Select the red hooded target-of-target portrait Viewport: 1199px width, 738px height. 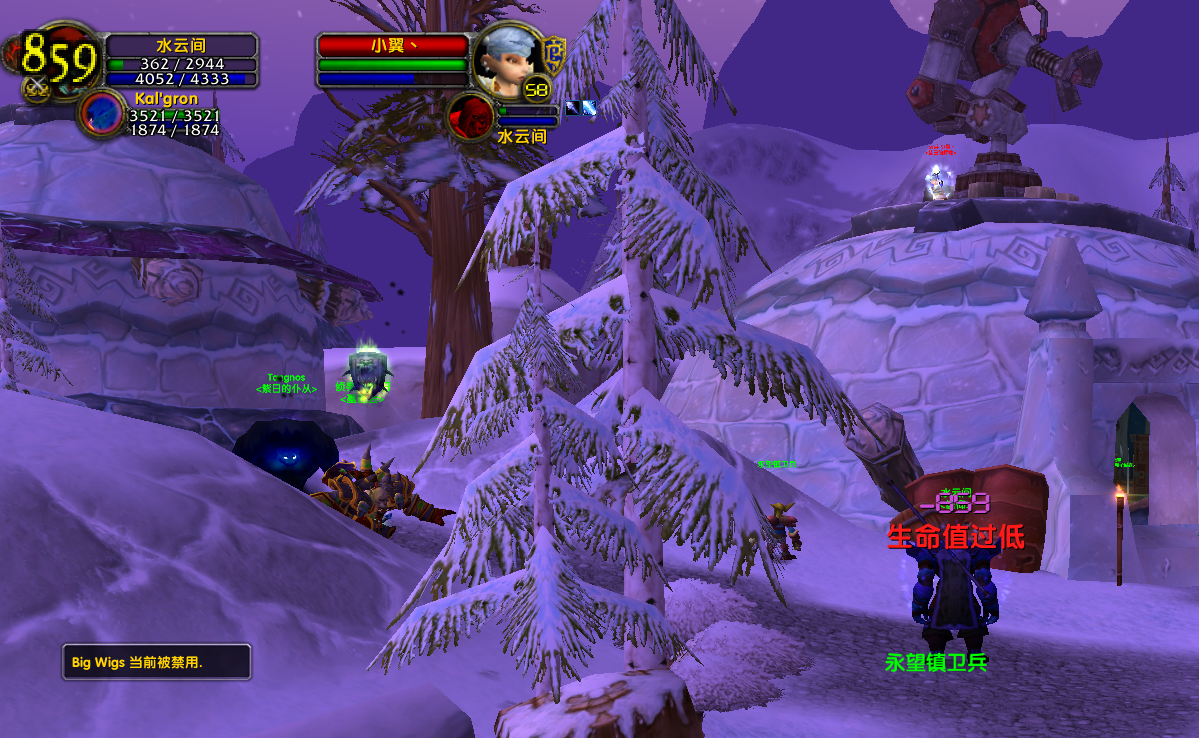click(x=469, y=116)
